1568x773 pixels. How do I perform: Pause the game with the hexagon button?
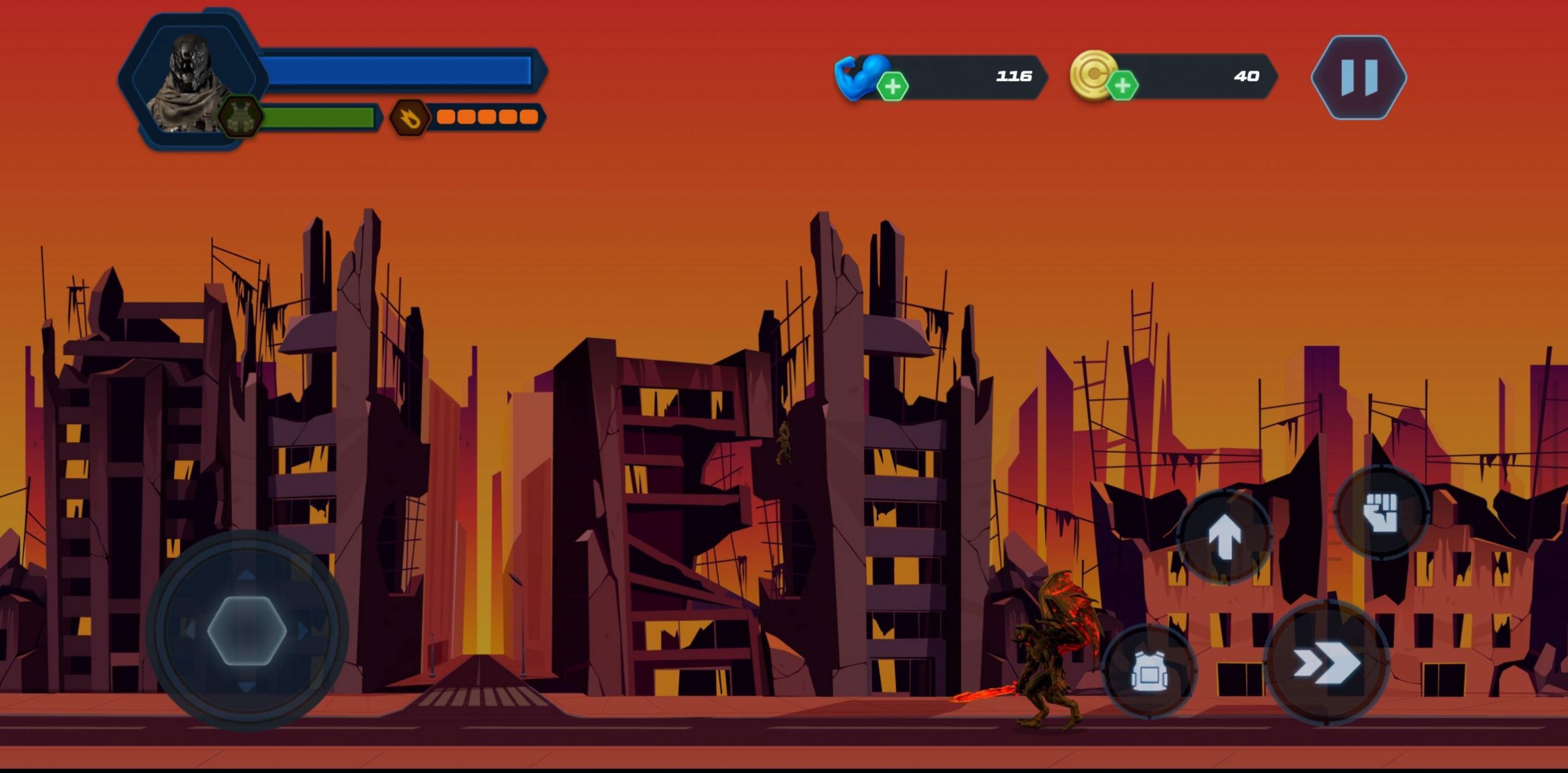coord(1359,77)
